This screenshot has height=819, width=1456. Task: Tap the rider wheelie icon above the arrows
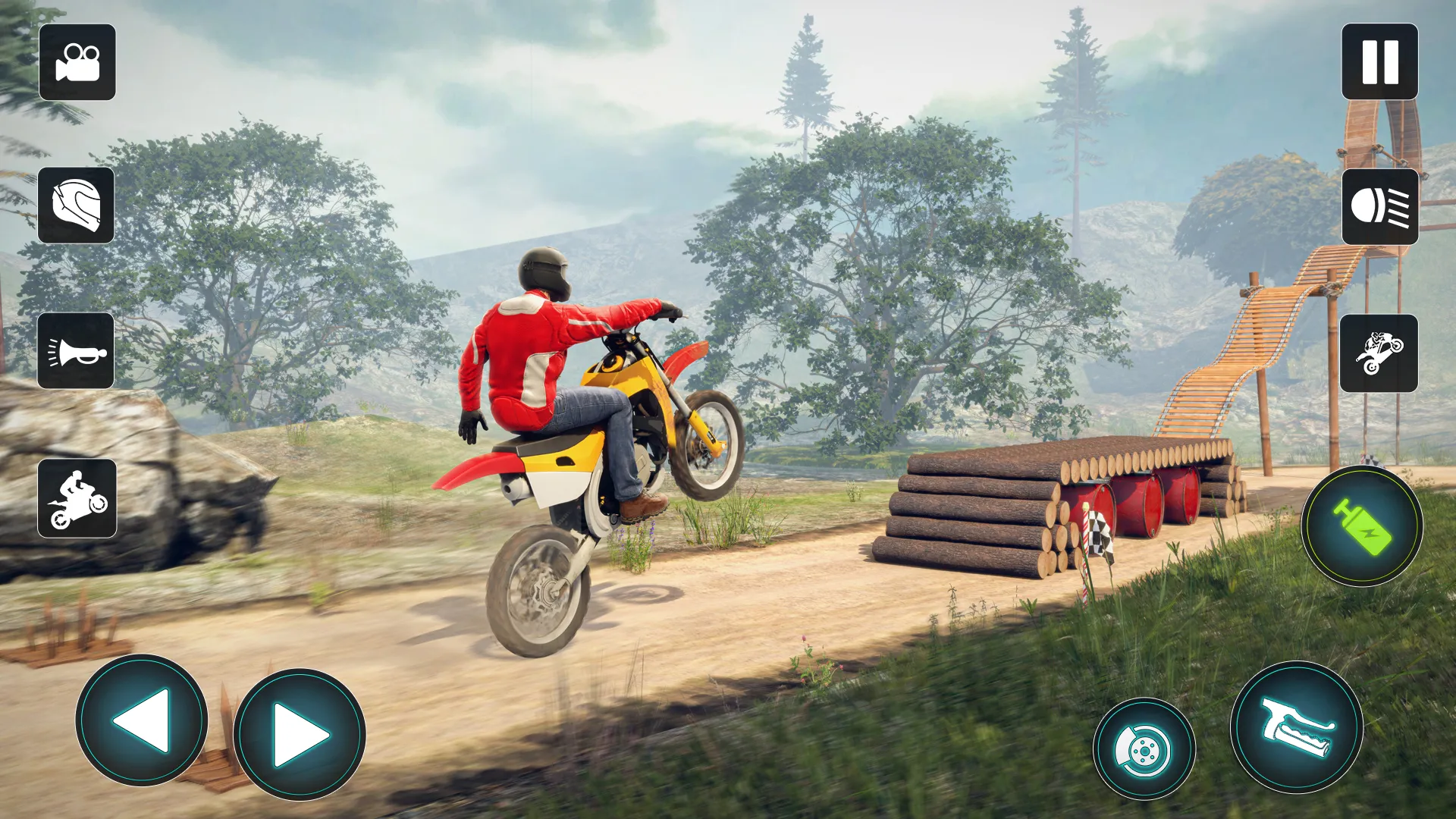(x=77, y=497)
